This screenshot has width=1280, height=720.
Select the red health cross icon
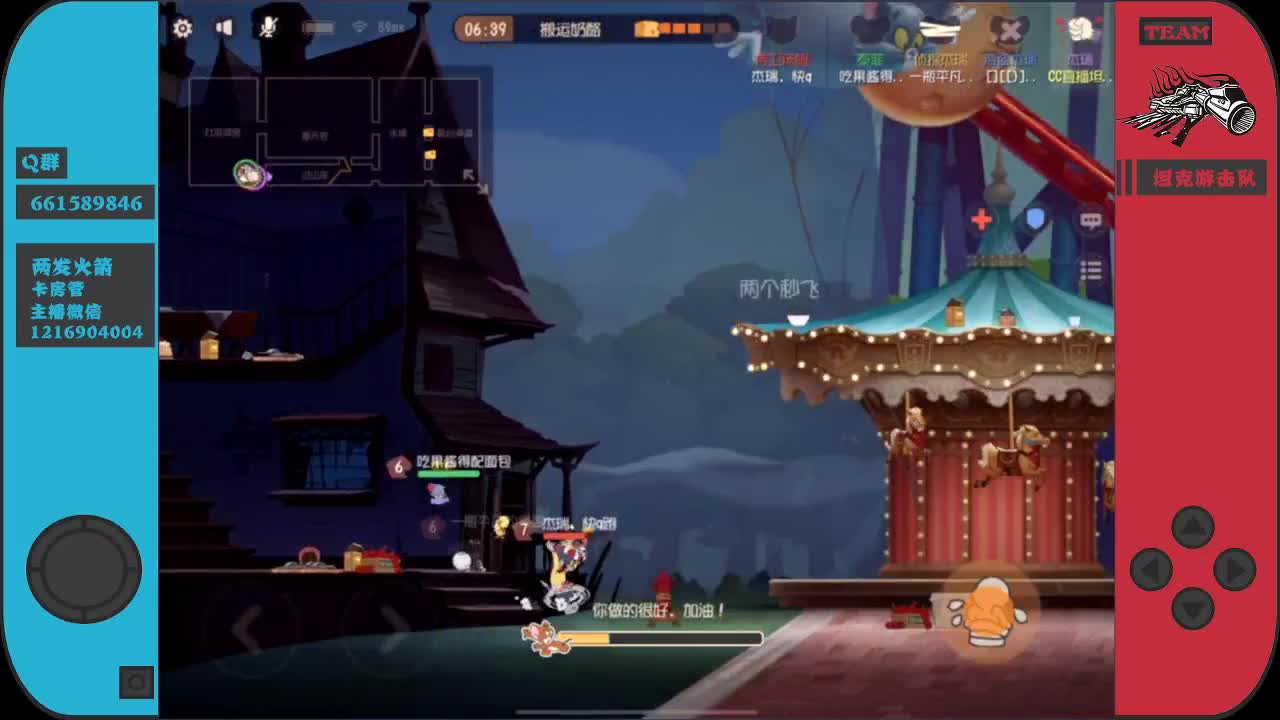[x=983, y=218]
